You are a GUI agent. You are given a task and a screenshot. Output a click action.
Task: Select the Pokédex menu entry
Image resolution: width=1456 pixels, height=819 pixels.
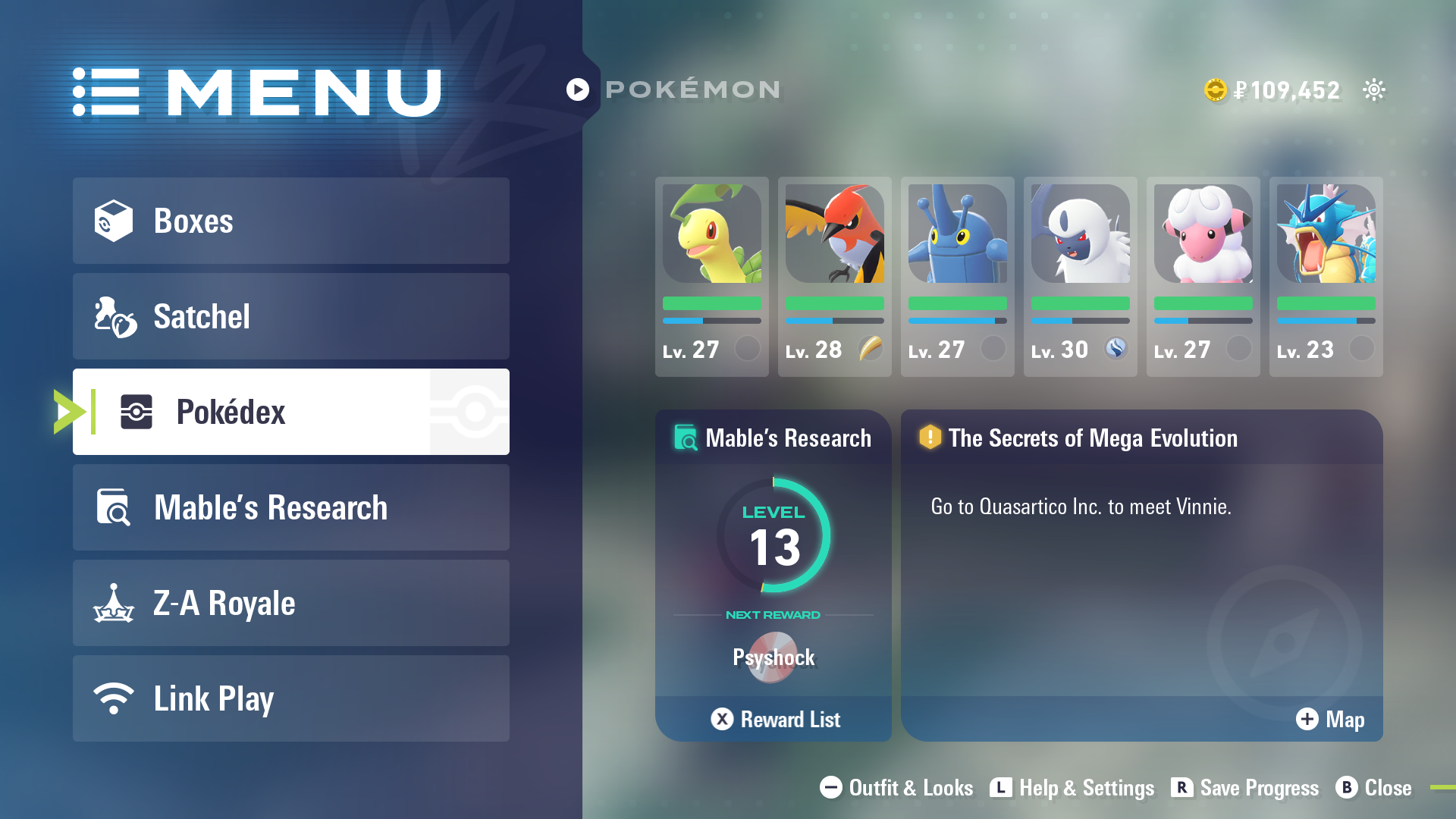(290, 412)
